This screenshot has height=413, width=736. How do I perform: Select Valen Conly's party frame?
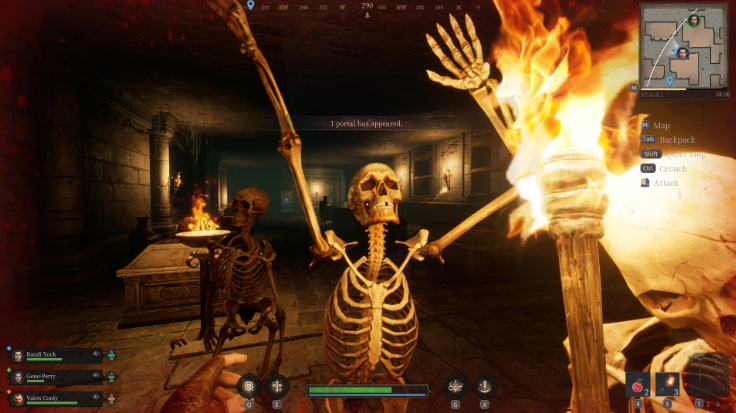(56, 399)
